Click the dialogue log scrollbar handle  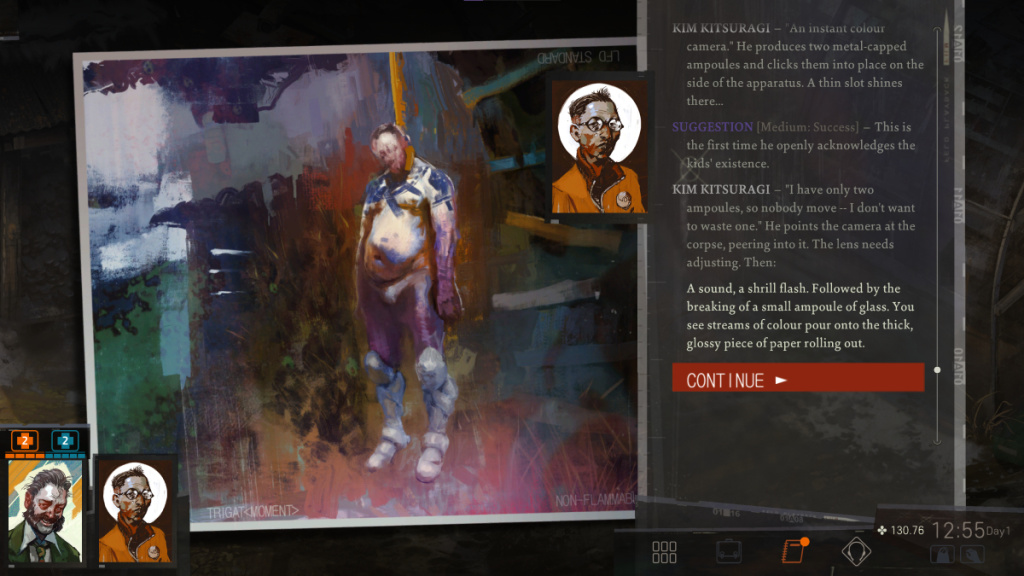click(937, 370)
